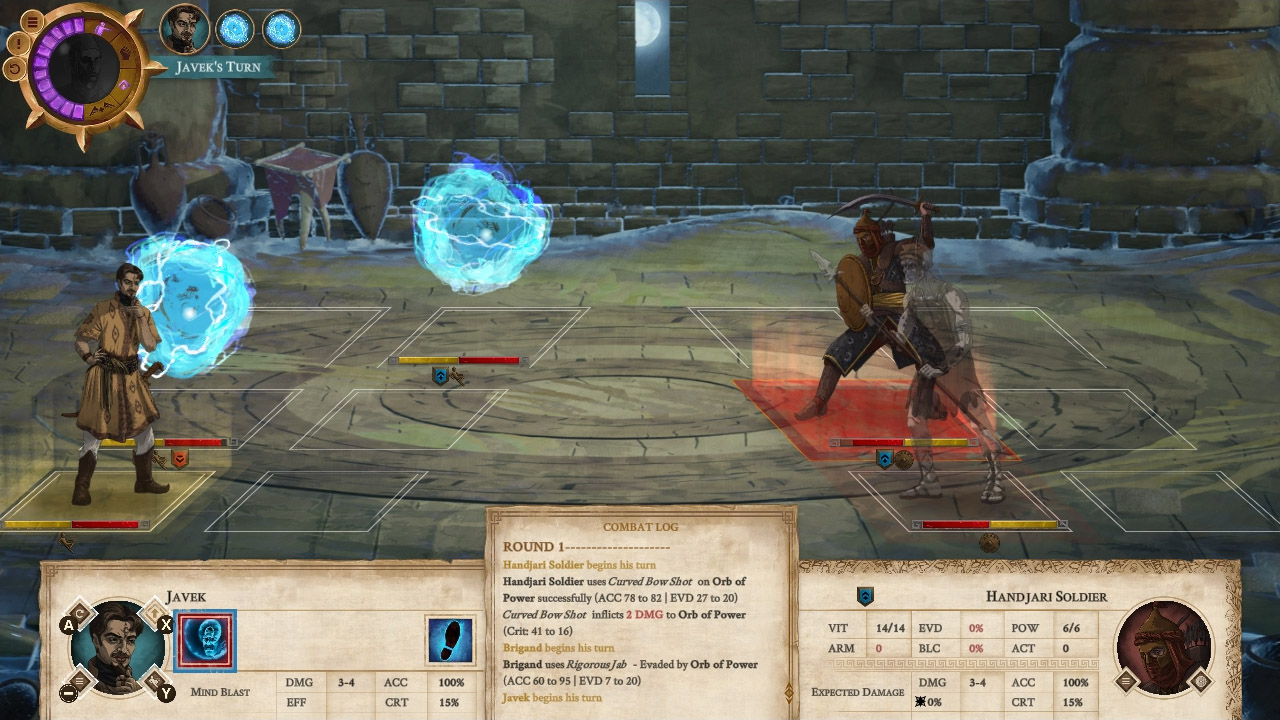Screen dimensions: 1280x720
Task: Click the gear diamond icon right of the soldier portrait
Action: pyautogui.click(x=1200, y=681)
